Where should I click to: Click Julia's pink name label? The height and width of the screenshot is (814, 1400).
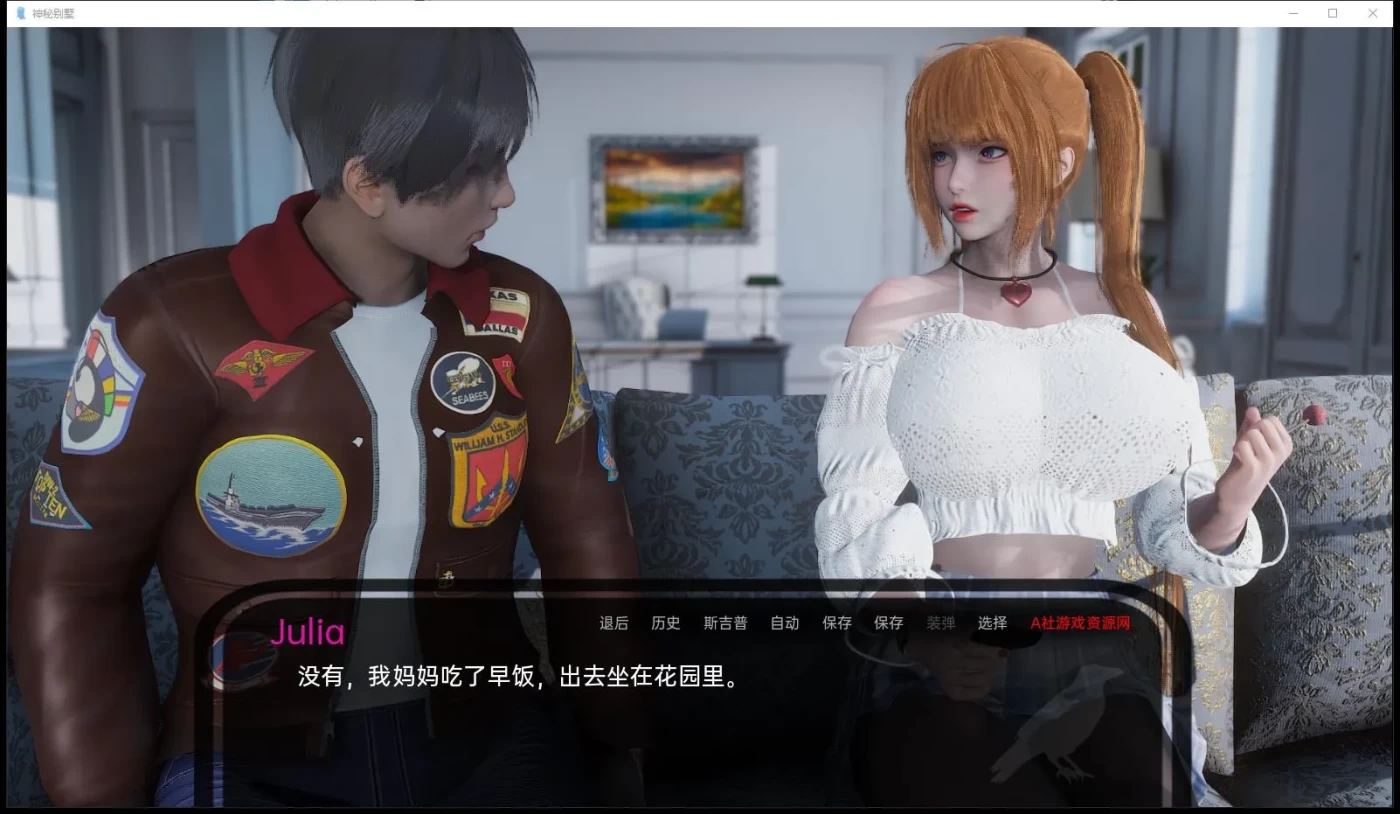[308, 633]
